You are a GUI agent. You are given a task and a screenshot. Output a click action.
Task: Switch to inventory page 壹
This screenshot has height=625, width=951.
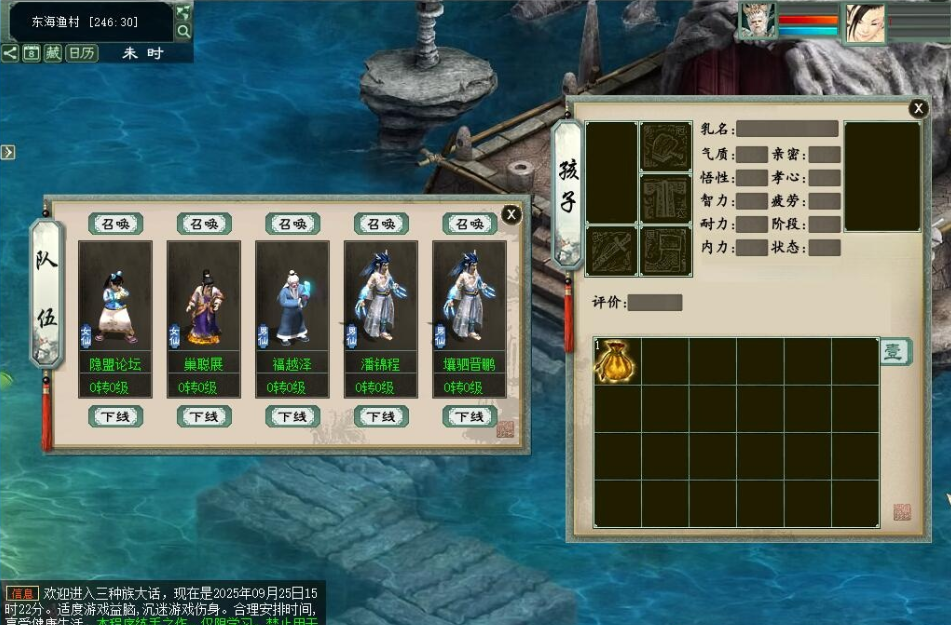click(x=894, y=352)
